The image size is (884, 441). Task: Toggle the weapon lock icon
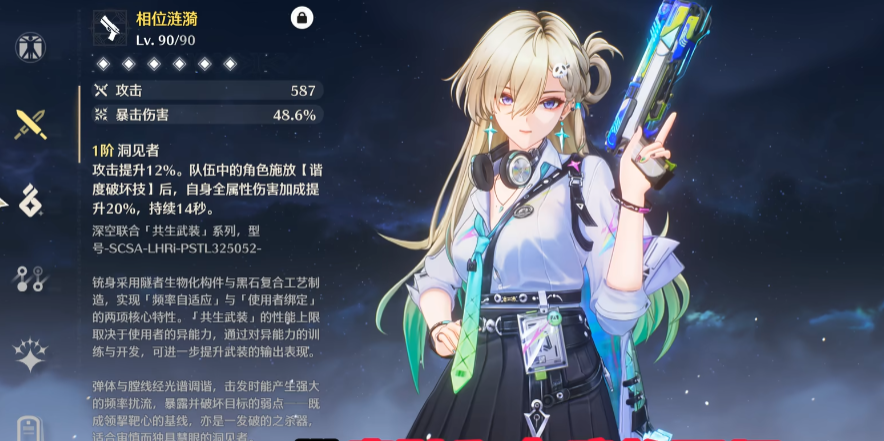click(300, 17)
